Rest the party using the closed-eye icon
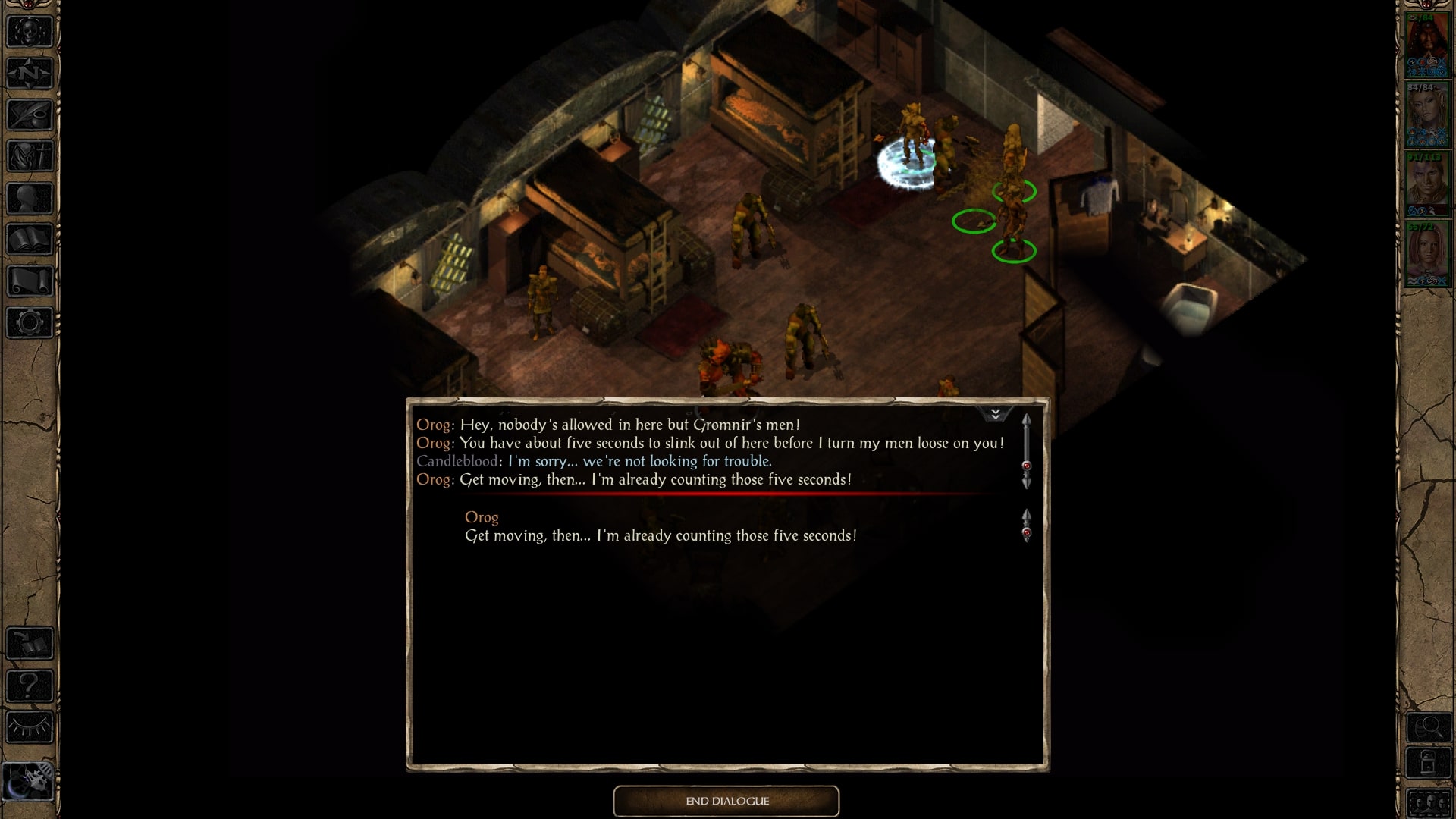 click(30, 726)
